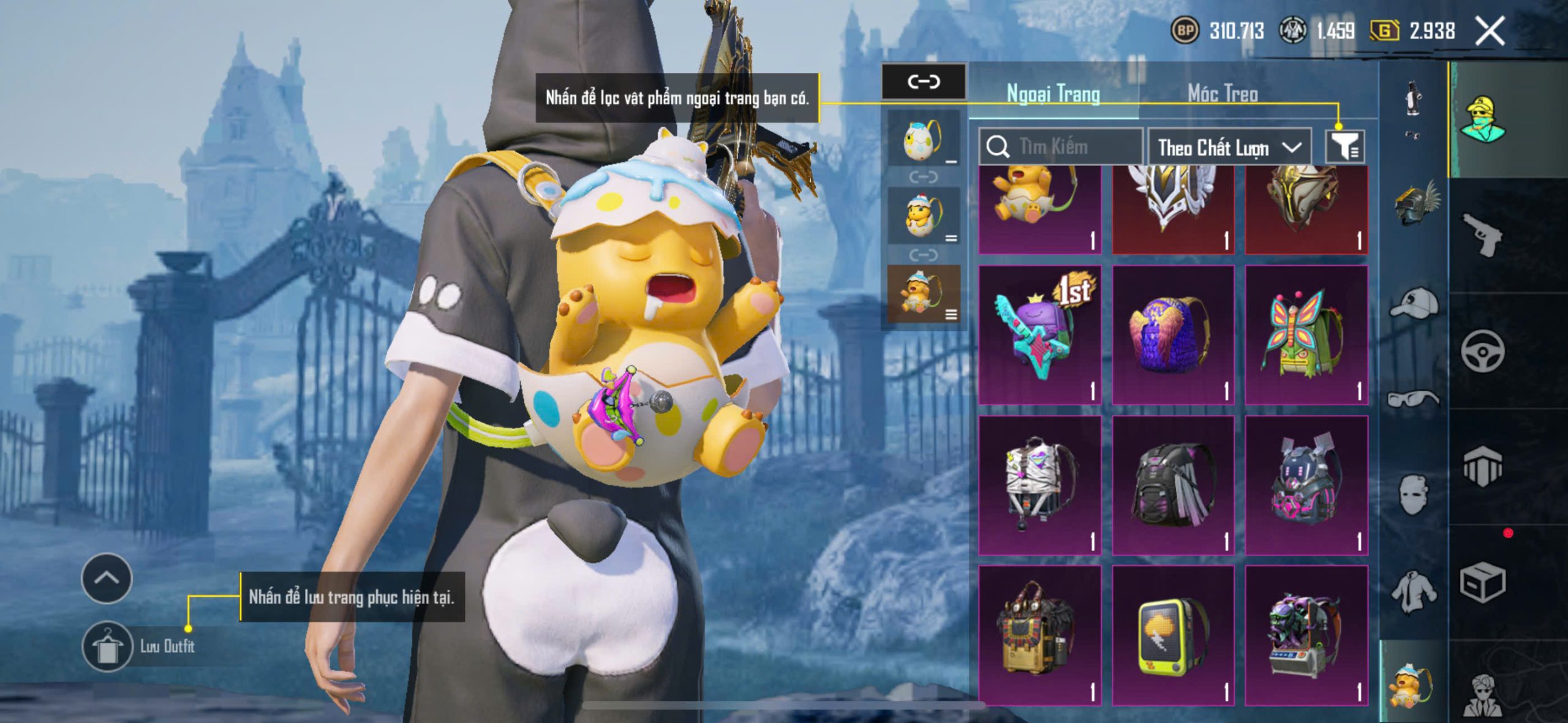This screenshot has height=723, width=1568.
Task: Choose the pink neon robot backpack
Action: coord(1306,485)
